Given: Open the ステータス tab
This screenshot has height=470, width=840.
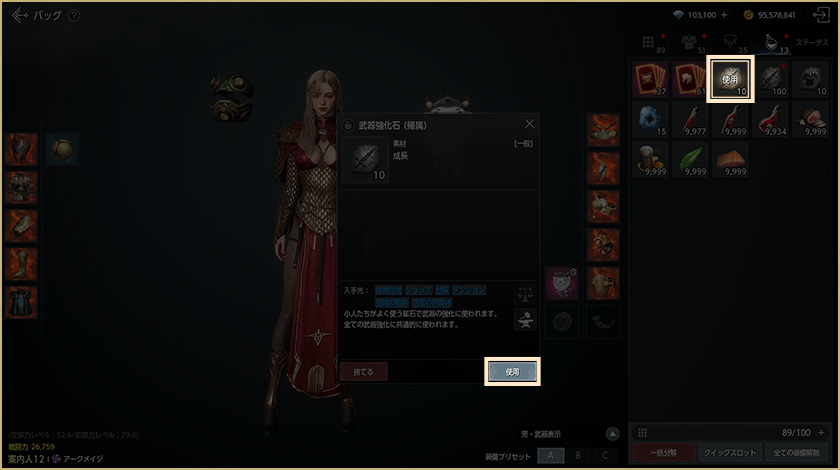Looking at the screenshot, I should tap(811, 44).
